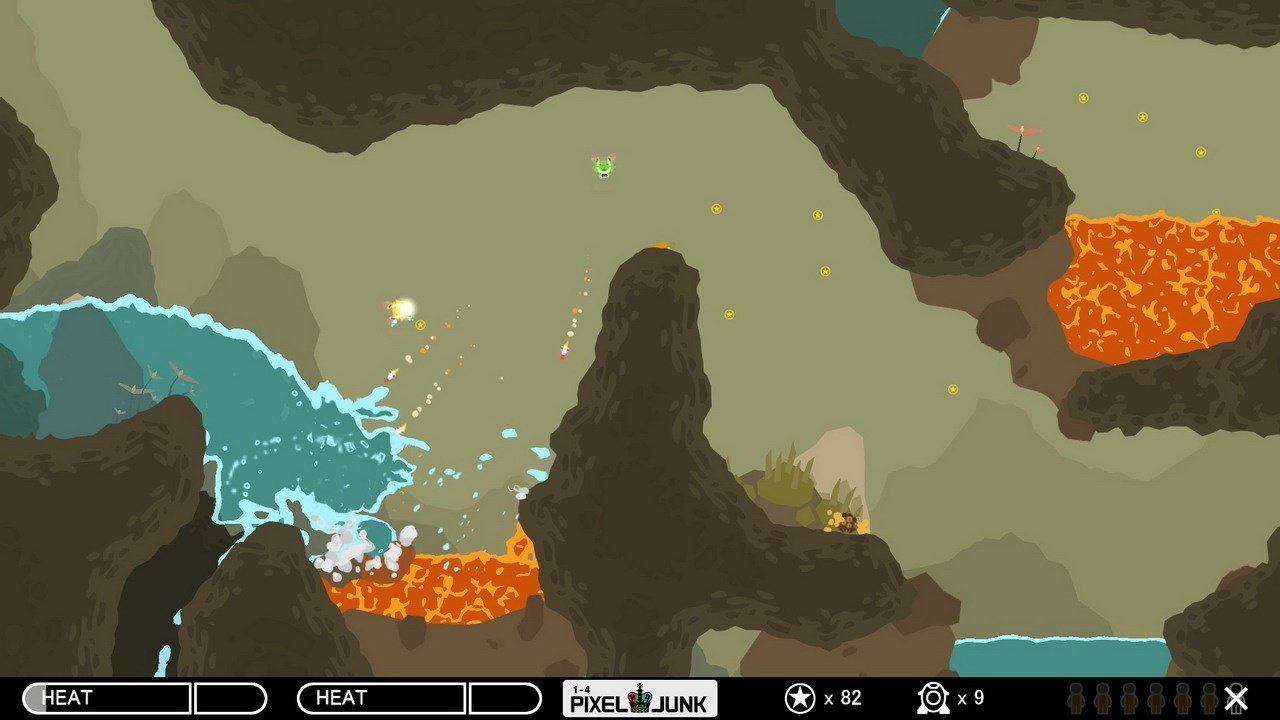Click the X icon at the bottom right
This screenshot has width=1280, height=720.
1235,697
